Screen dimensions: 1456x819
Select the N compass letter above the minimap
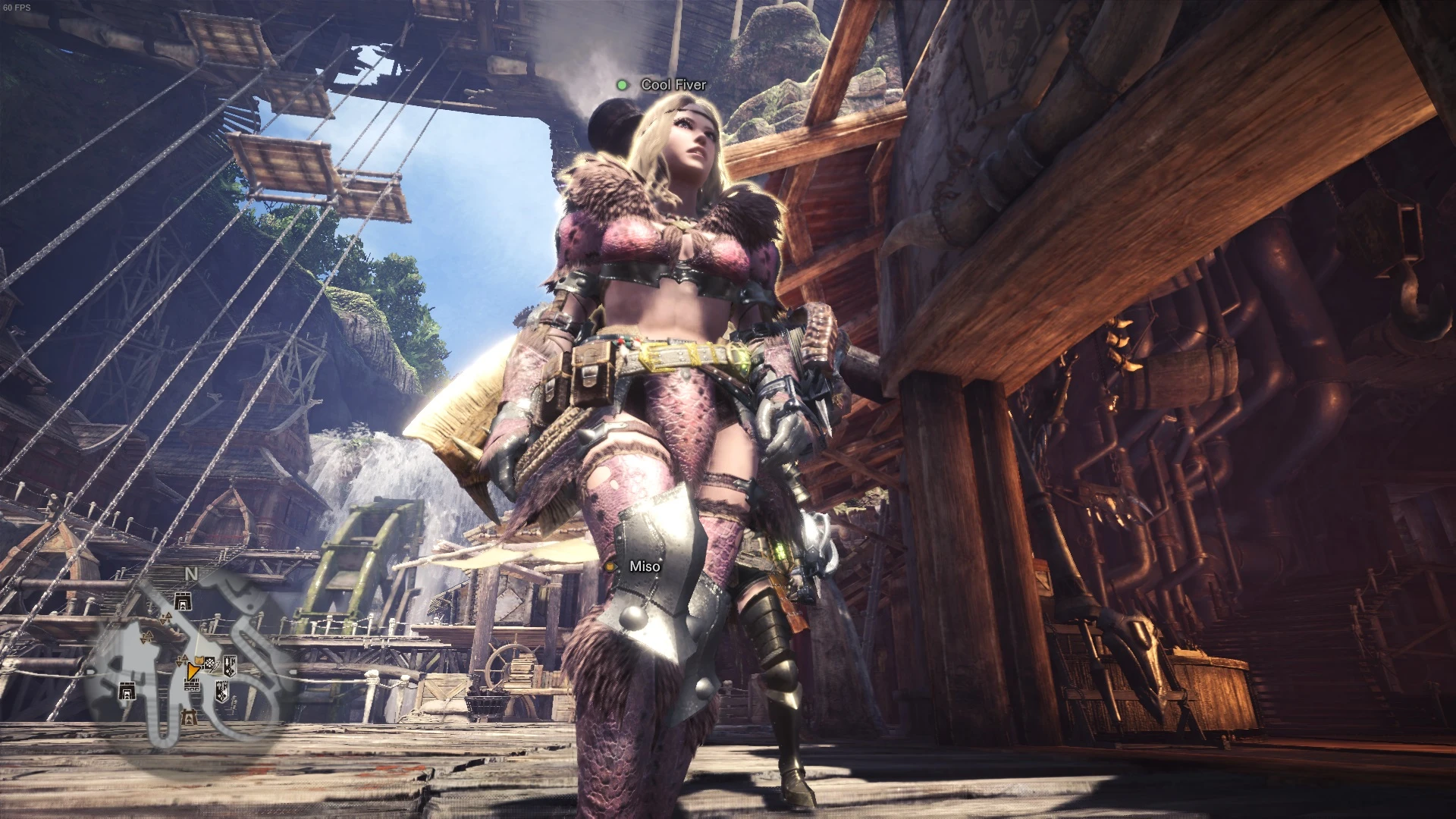[190, 573]
